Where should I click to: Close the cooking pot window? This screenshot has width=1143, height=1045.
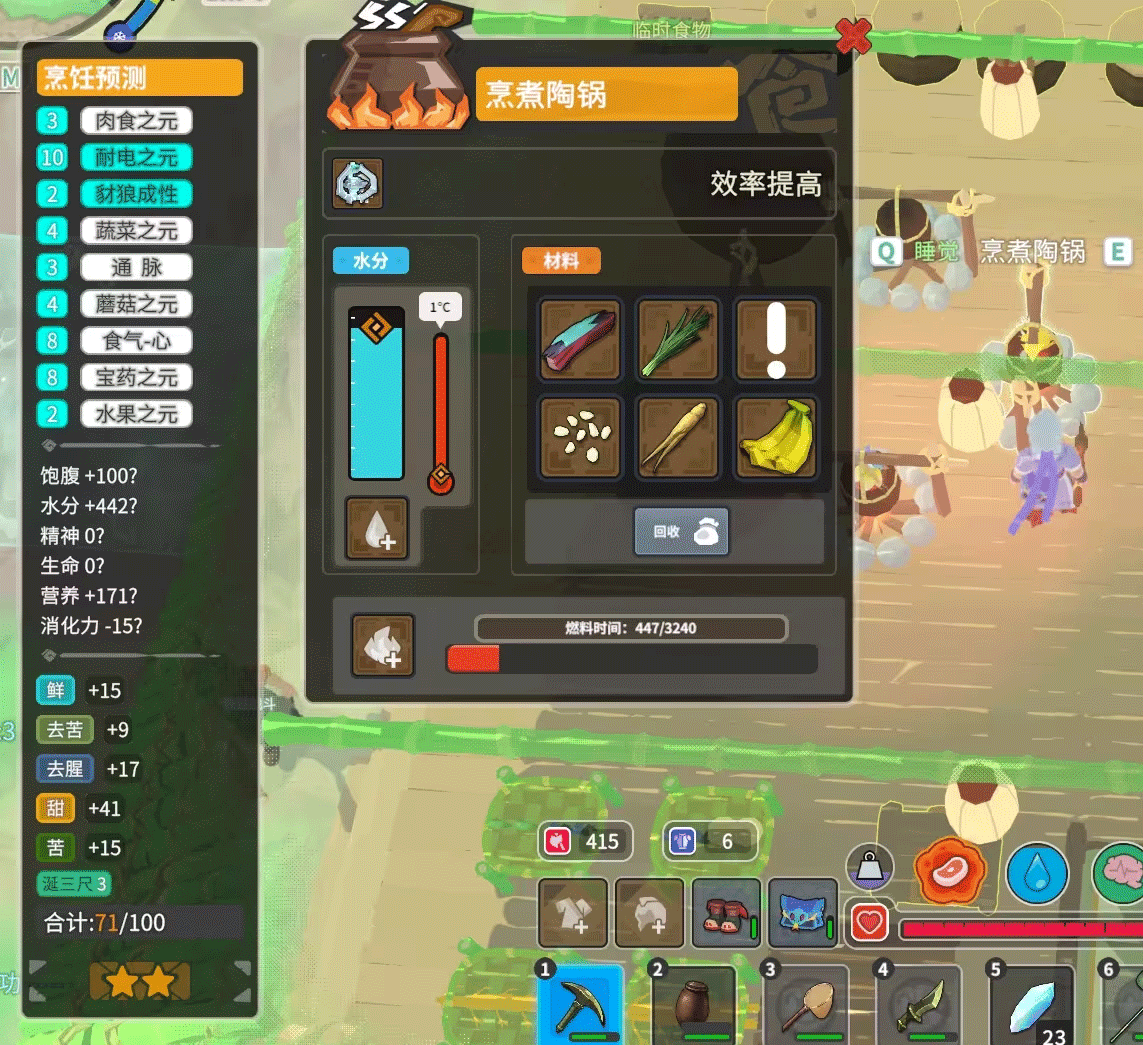coord(852,37)
